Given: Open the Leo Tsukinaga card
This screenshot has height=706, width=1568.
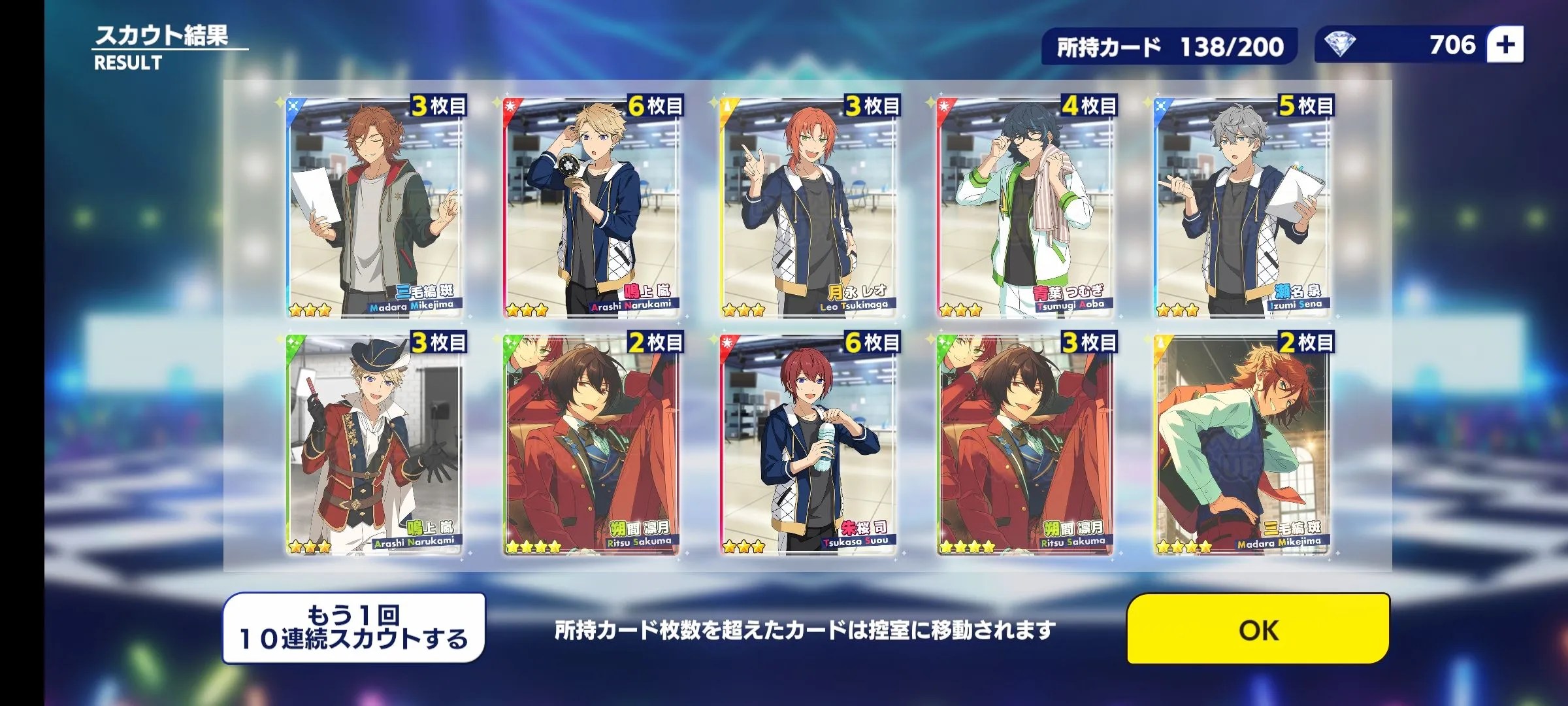Looking at the screenshot, I should (x=809, y=208).
